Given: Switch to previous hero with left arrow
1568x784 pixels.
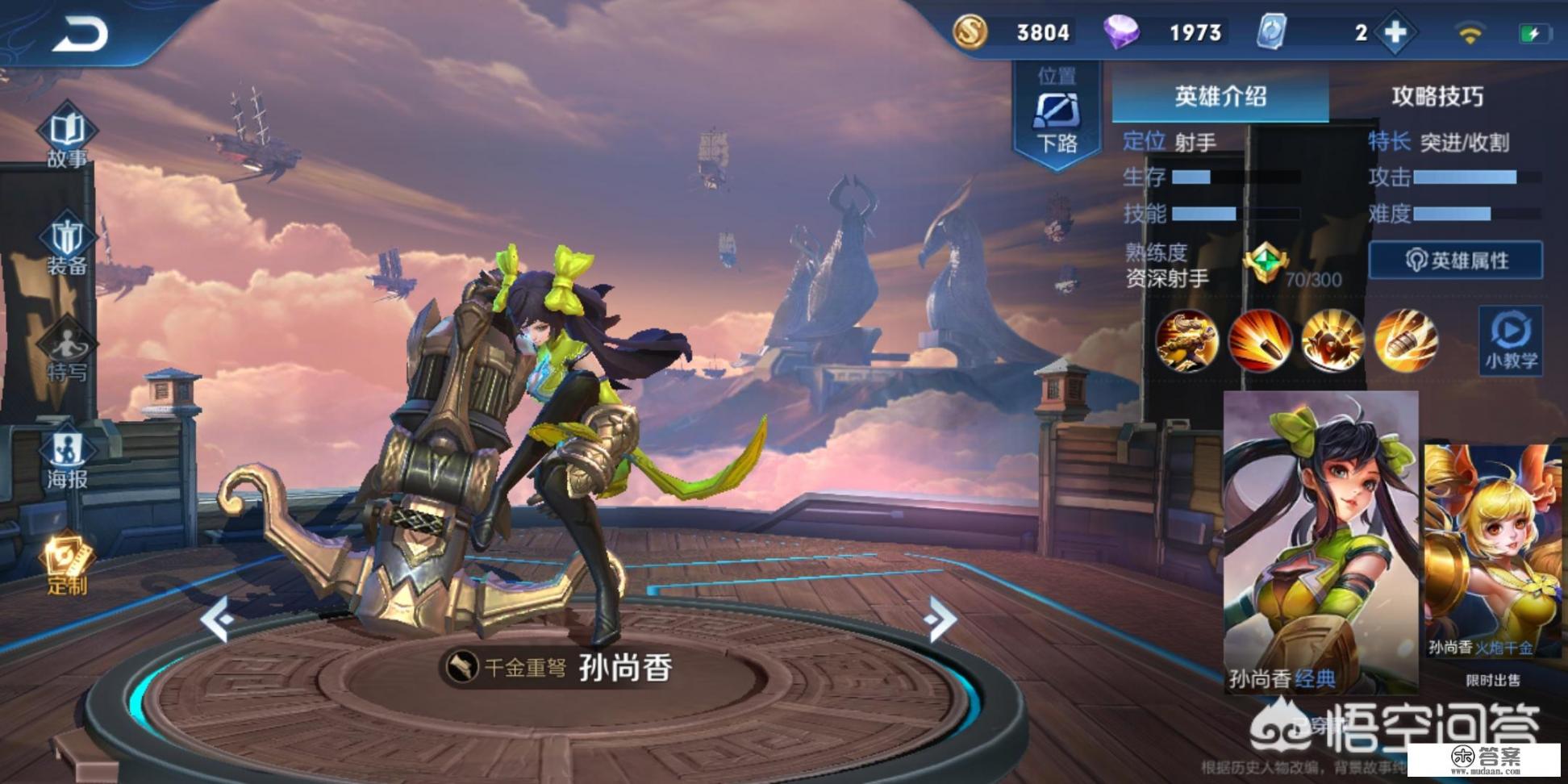Looking at the screenshot, I should (x=218, y=619).
